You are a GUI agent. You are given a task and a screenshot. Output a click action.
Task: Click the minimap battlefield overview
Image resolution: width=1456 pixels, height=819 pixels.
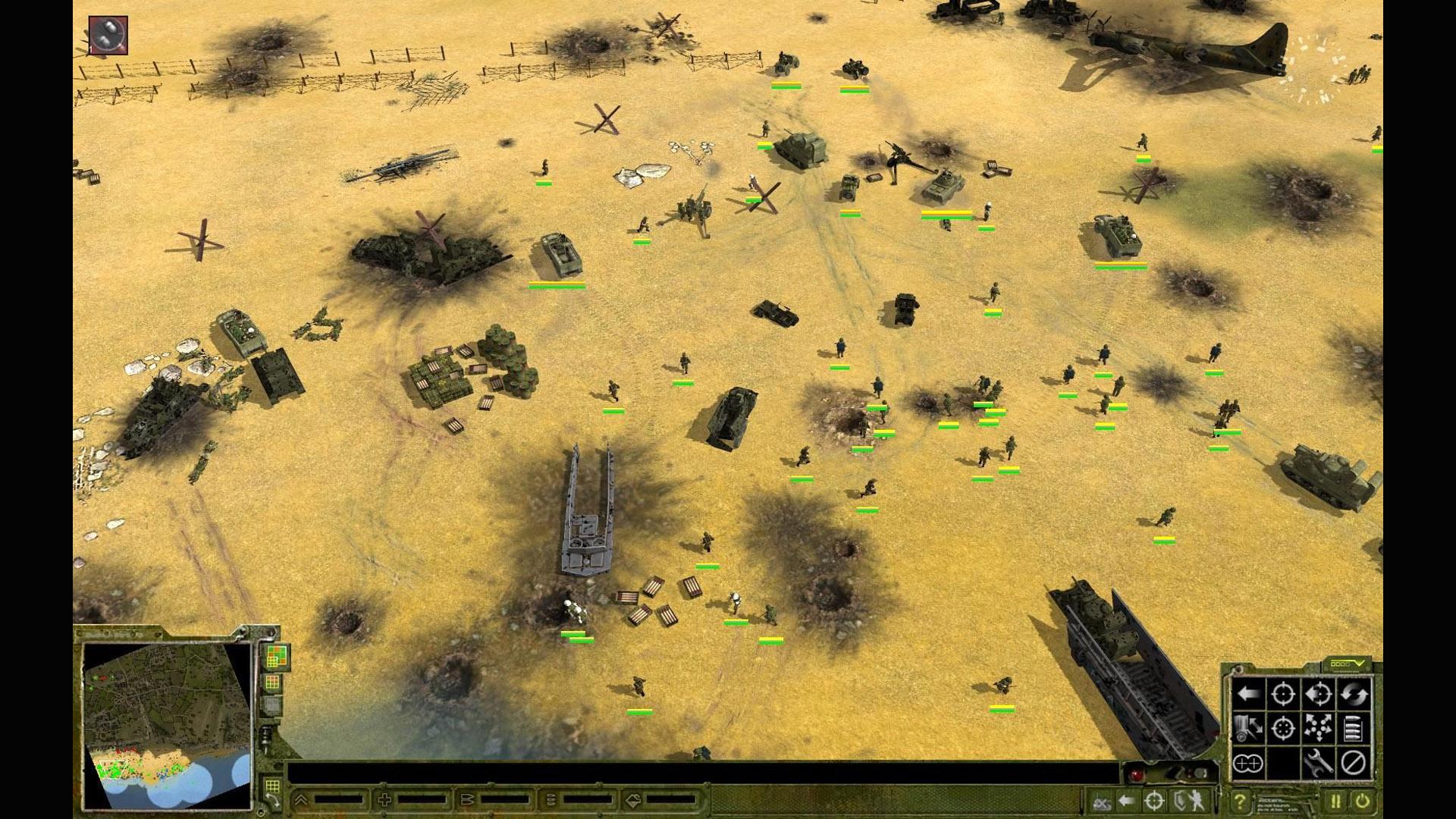(x=167, y=724)
